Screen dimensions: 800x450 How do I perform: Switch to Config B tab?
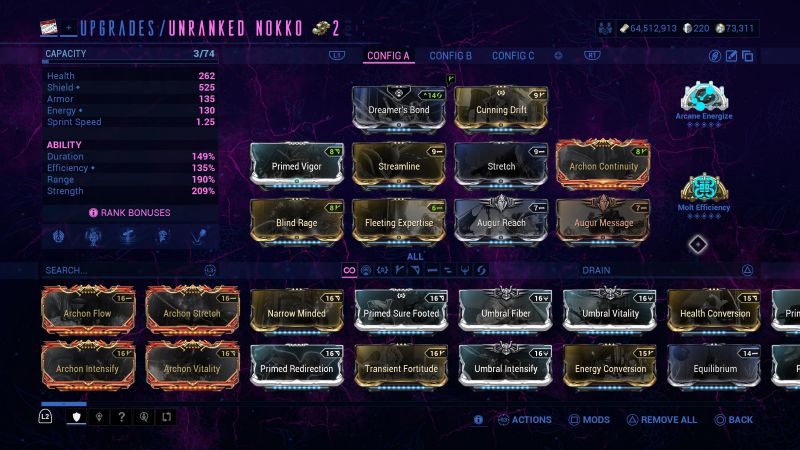(x=450, y=56)
